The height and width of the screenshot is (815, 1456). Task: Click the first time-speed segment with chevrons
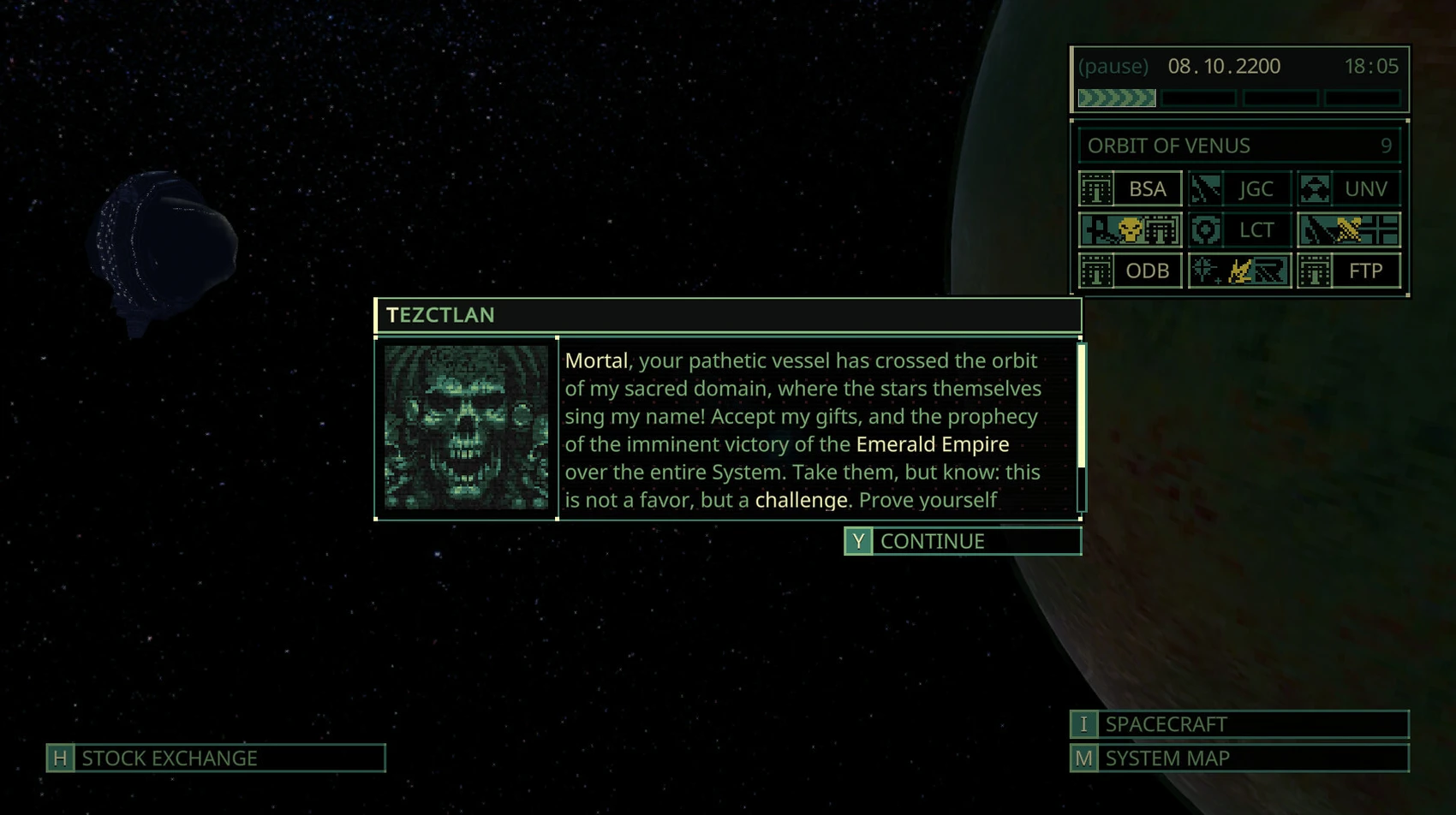point(1117,98)
